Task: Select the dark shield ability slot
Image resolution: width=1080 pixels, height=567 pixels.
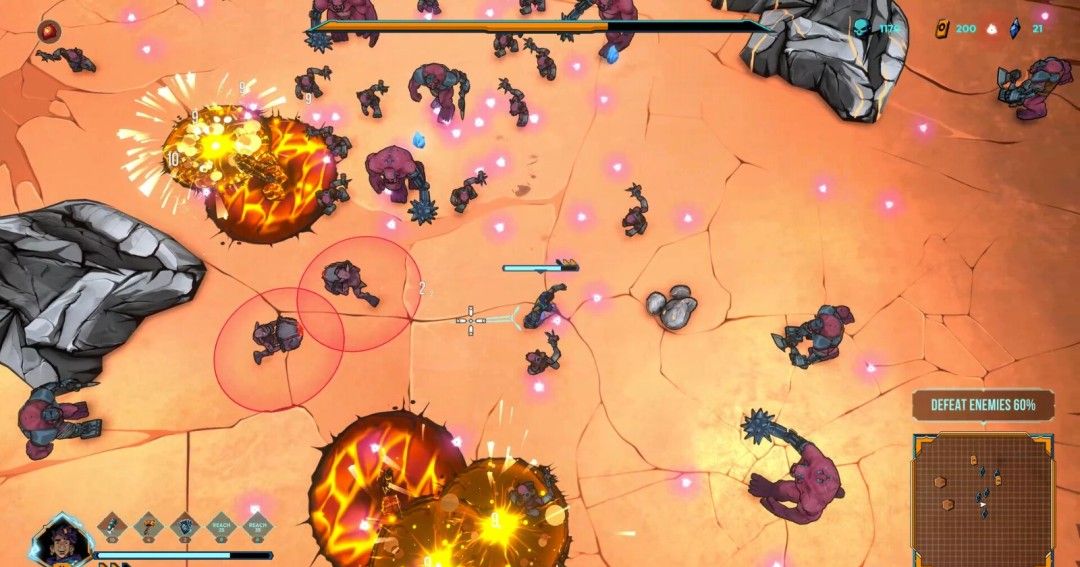Action: pyautogui.click(x=184, y=525)
